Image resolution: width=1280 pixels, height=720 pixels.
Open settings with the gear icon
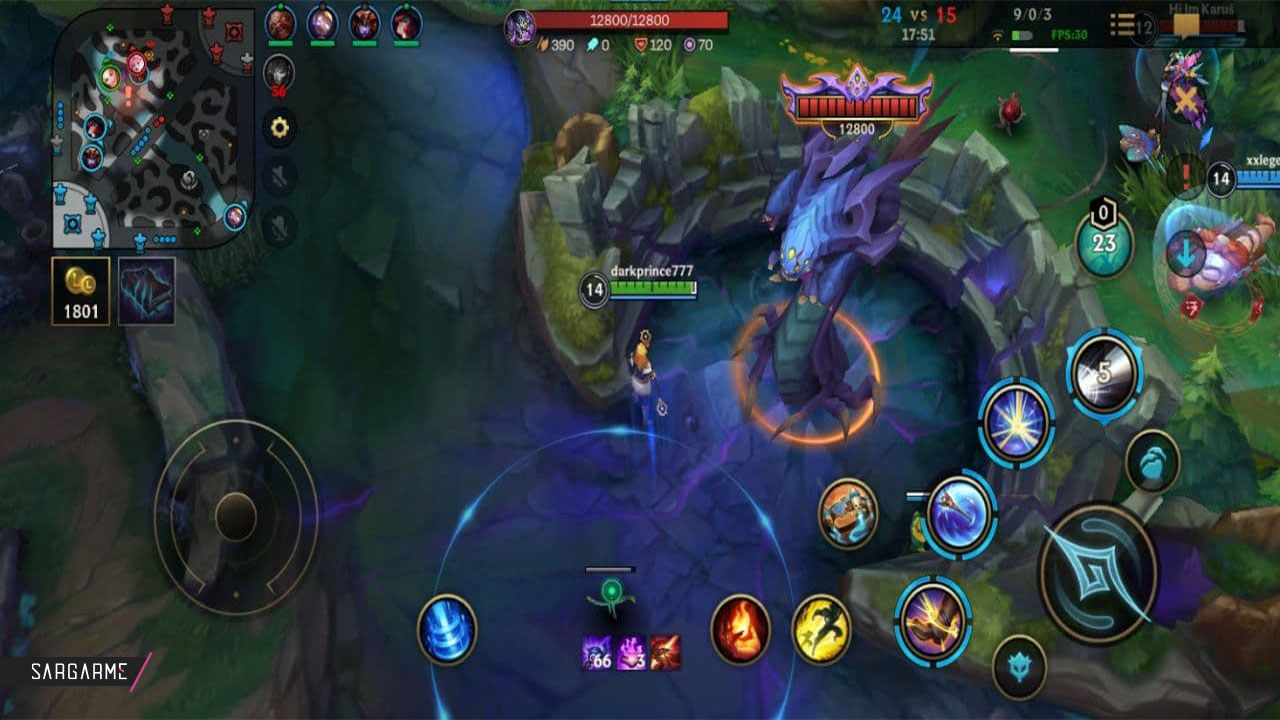coord(279,127)
